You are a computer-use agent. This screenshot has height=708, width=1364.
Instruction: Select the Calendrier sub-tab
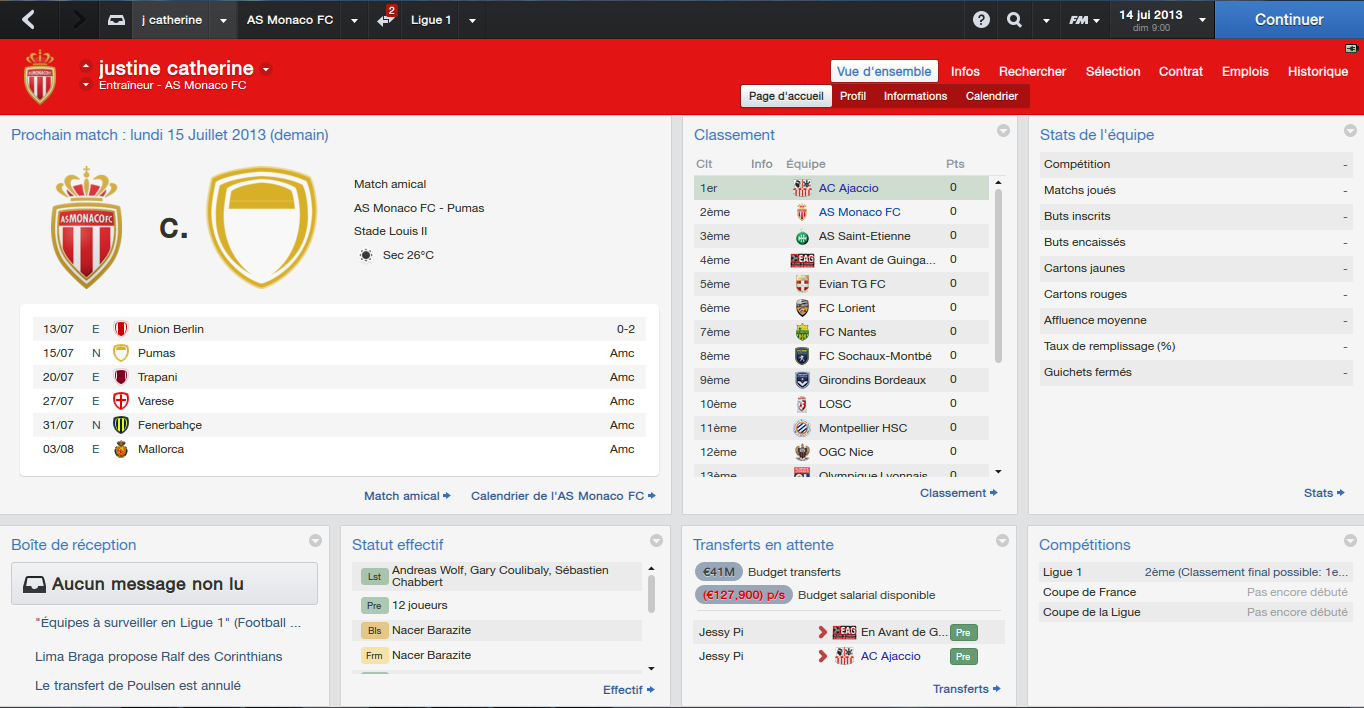991,96
